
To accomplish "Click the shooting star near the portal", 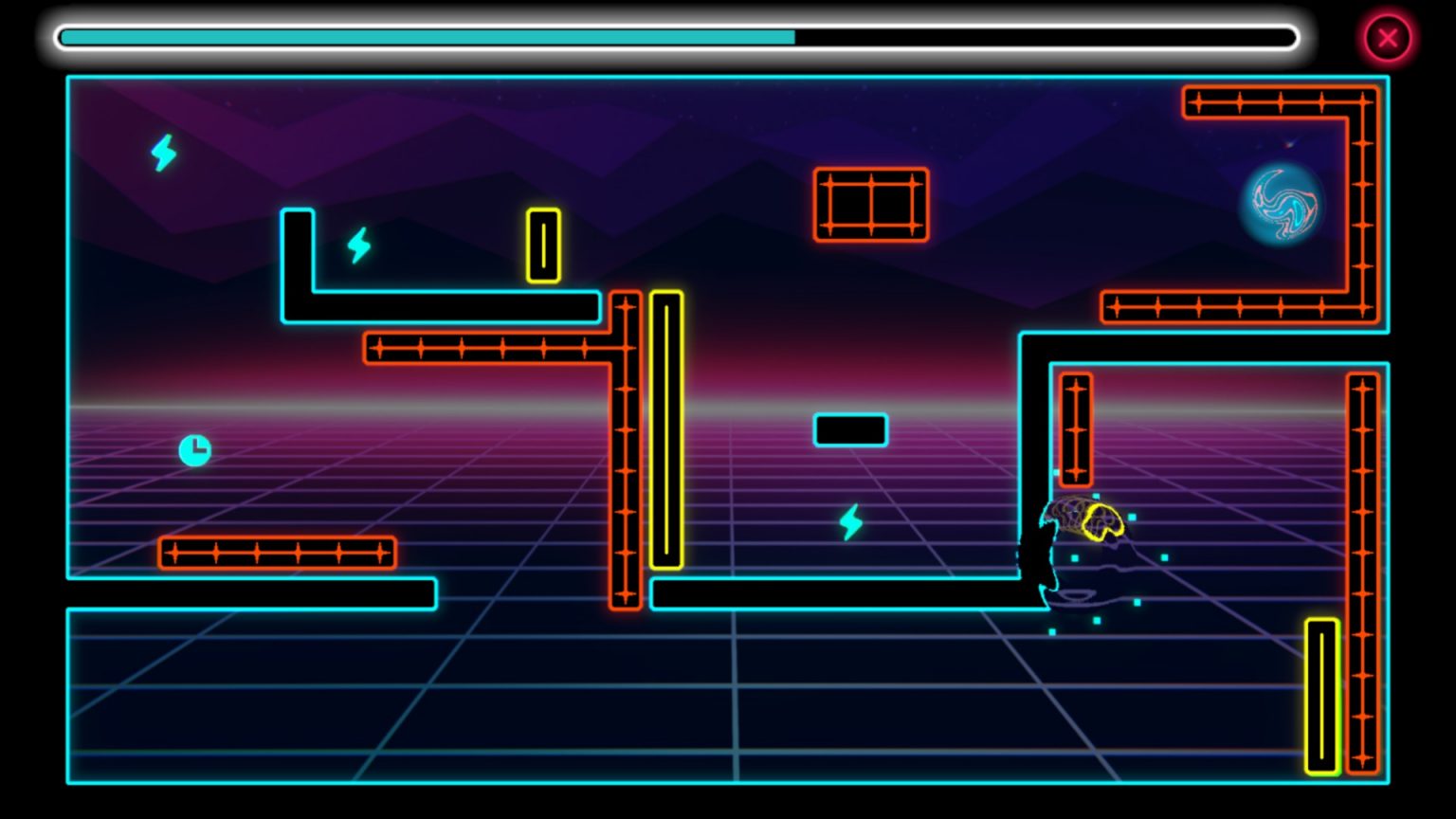I will tap(1287, 144).
